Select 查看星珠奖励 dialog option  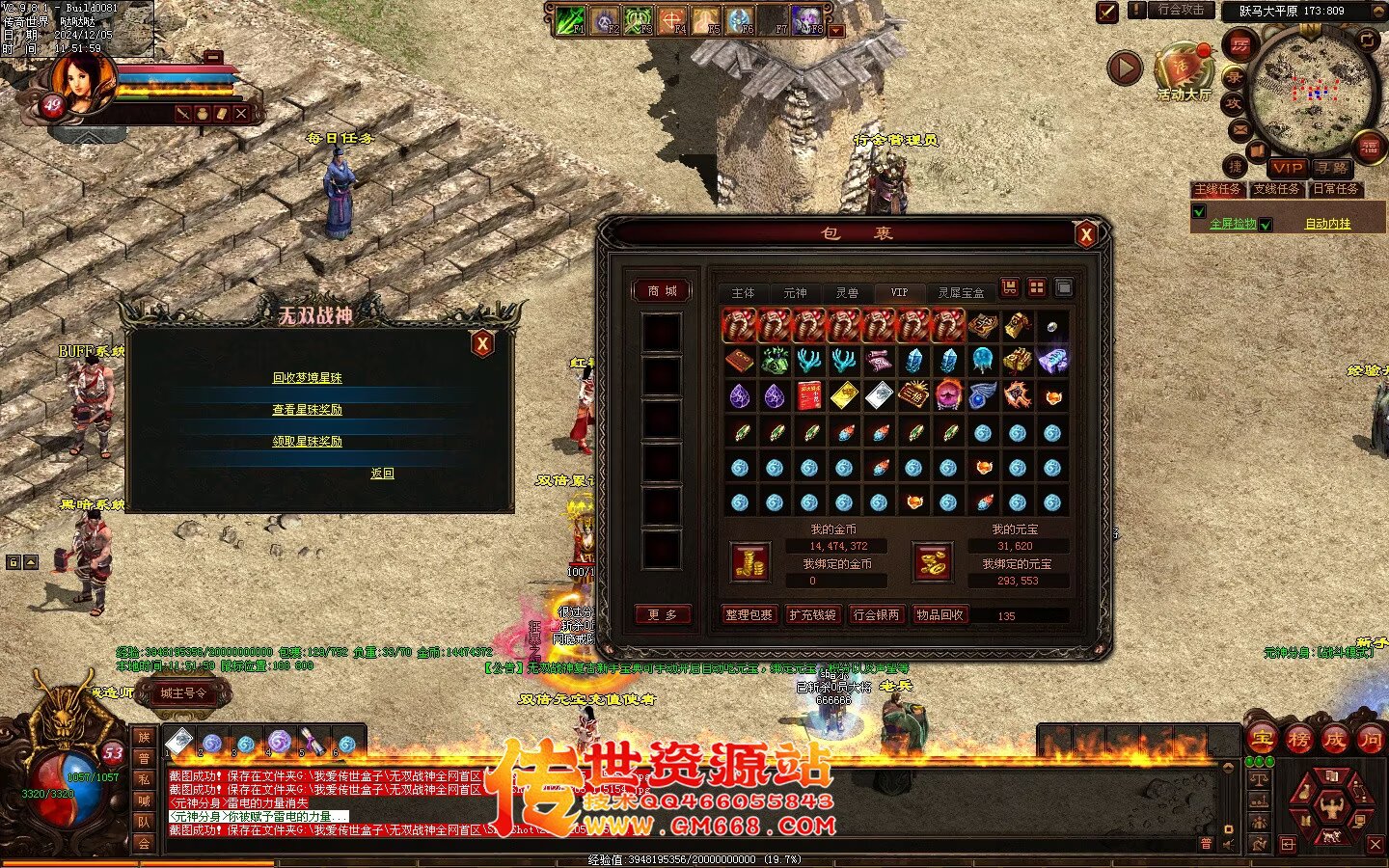307,410
